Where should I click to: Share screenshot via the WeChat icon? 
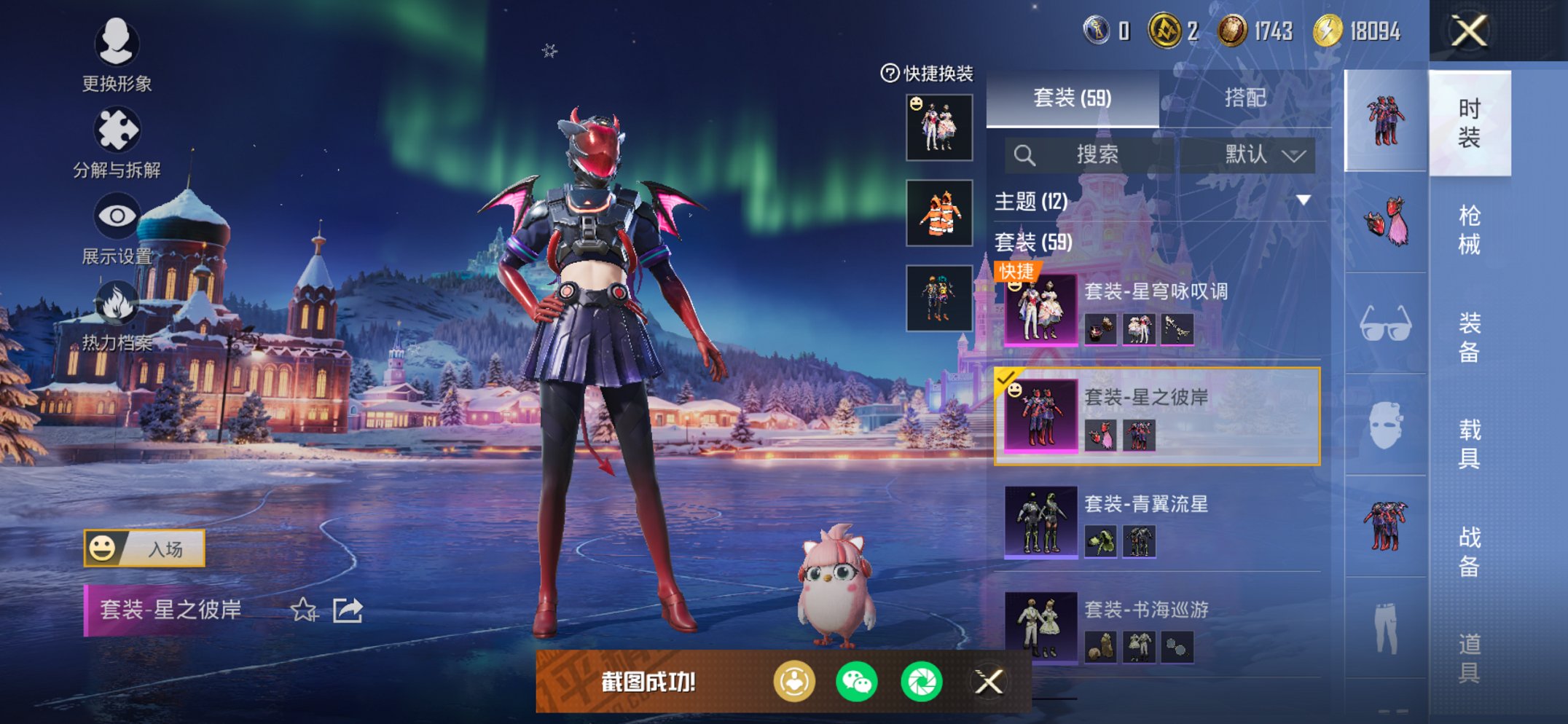click(x=857, y=682)
